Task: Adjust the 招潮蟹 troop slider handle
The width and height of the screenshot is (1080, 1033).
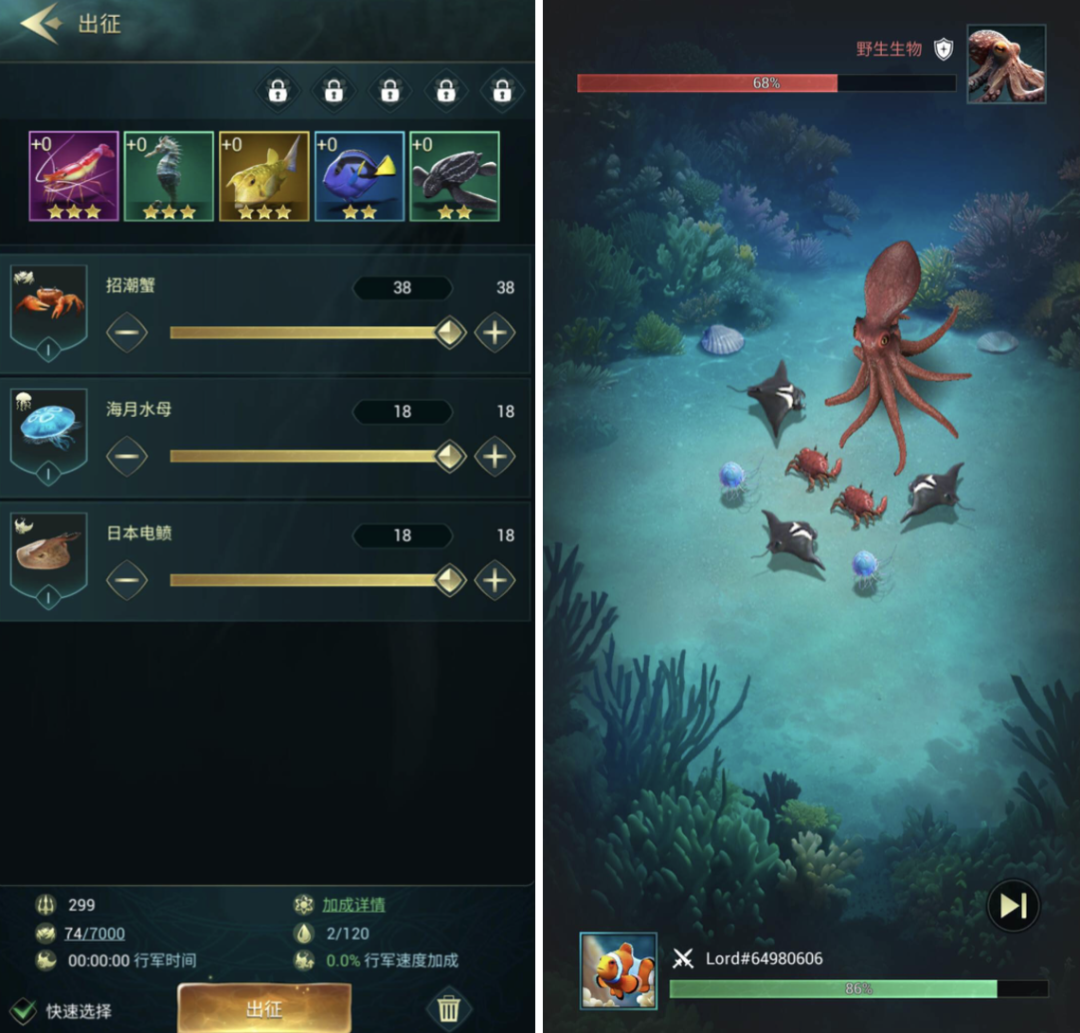Action: point(450,333)
